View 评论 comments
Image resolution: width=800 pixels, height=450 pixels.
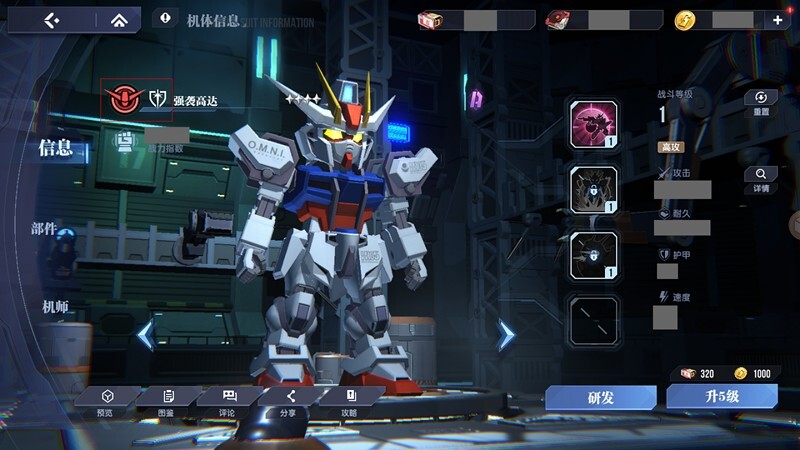coord(228,401)
